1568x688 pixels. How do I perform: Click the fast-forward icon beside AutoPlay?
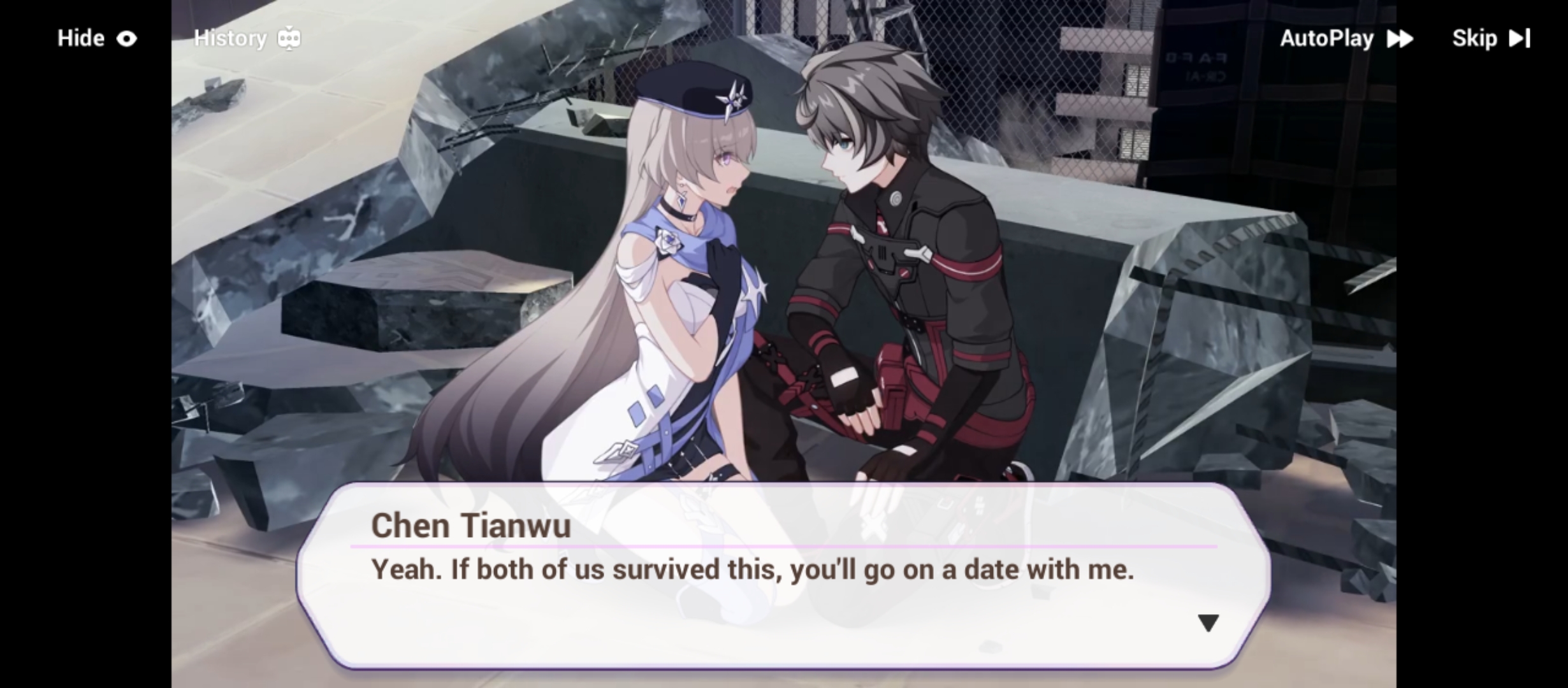(x=1400, y=38)
